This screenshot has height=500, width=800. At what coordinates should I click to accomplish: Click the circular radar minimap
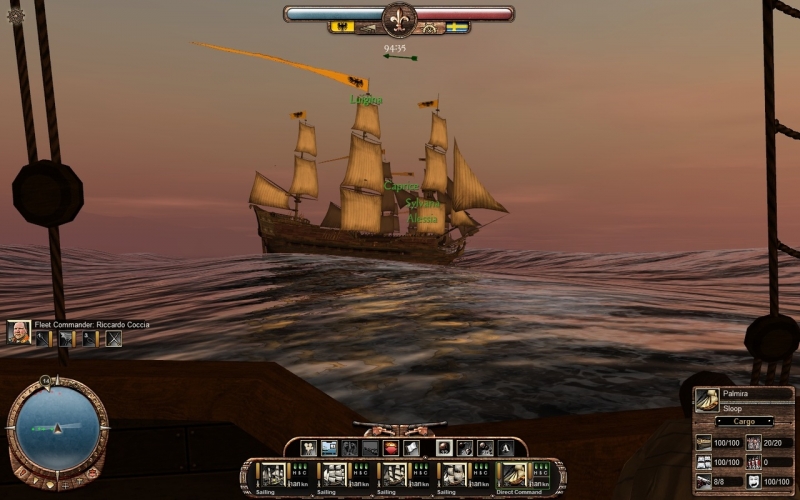(57, 427)
